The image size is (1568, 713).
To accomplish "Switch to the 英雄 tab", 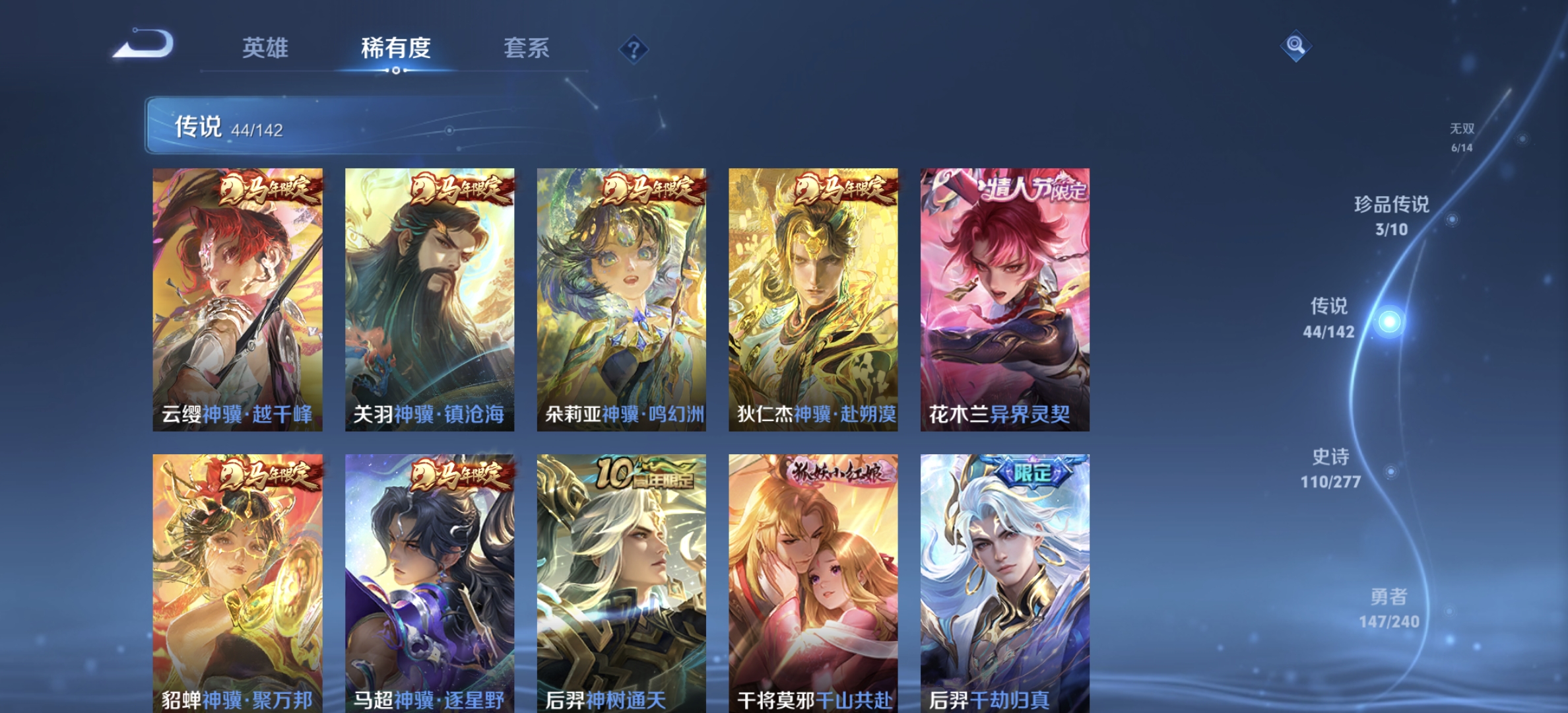I will click(x=267, y=49).
